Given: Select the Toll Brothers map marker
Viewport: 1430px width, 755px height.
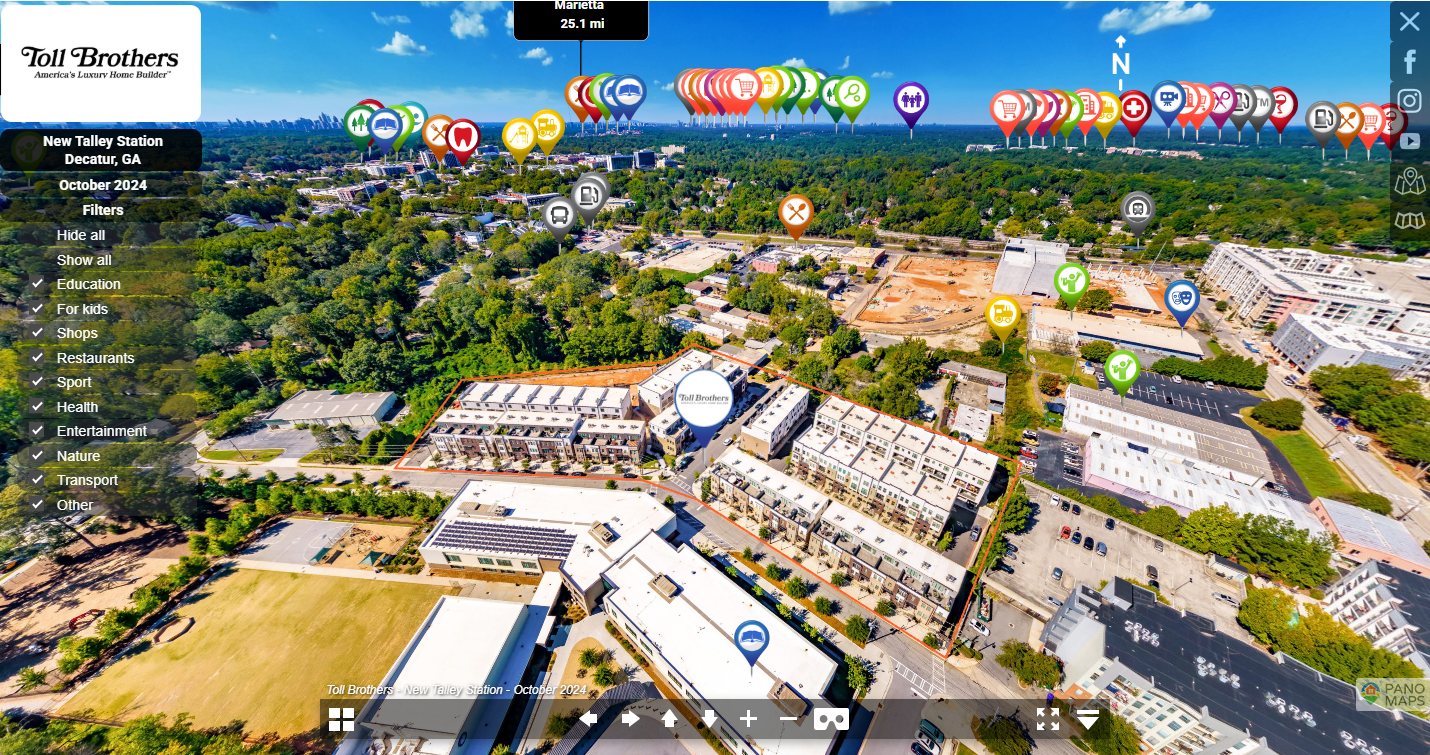Looking at the screenshot, I should [703, 399].
